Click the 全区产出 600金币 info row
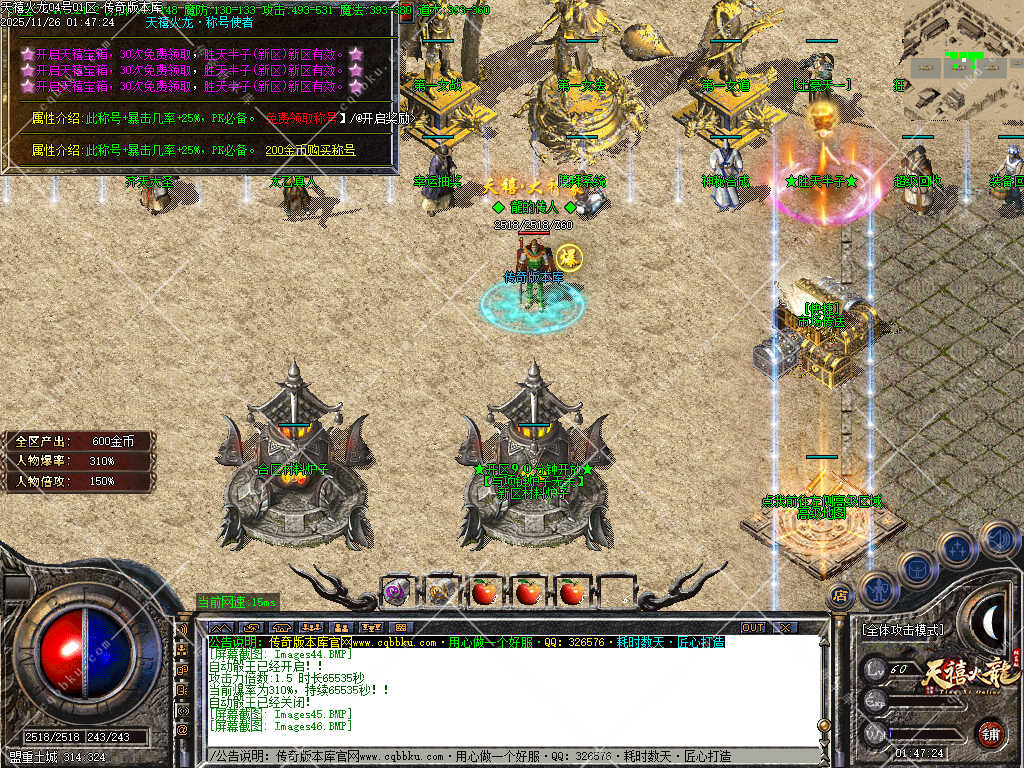This screenshot has width=1024, height=768. click(78, 441)
